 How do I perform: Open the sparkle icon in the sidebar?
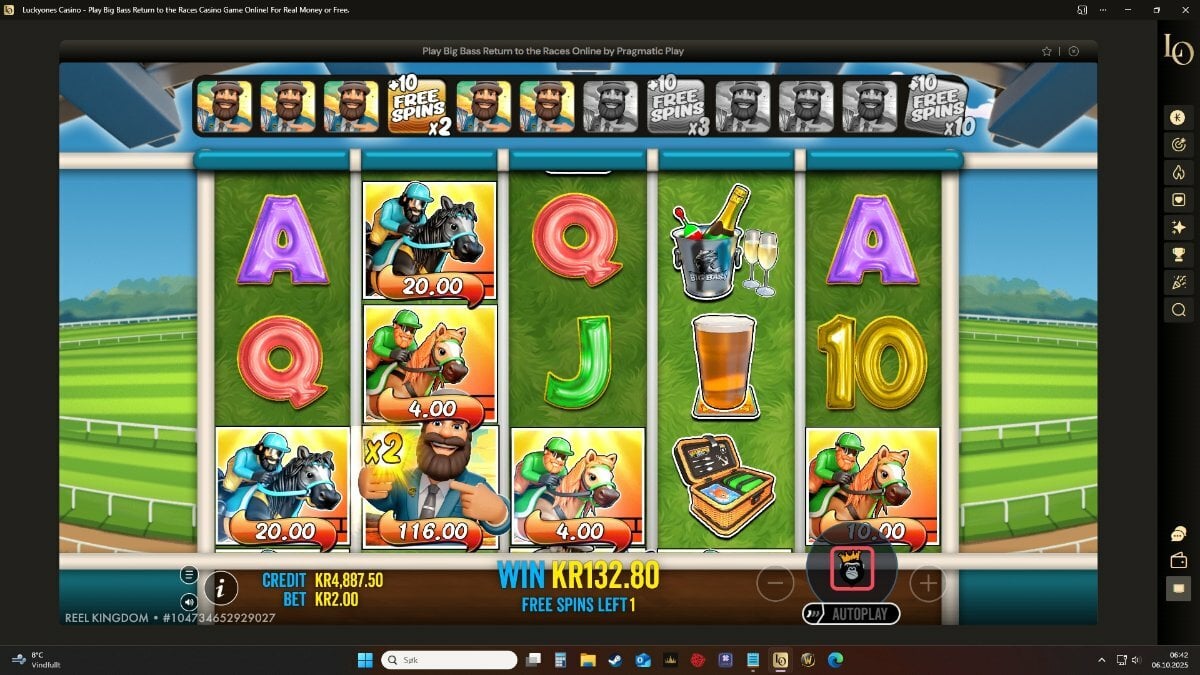[x=1178, y=227]
